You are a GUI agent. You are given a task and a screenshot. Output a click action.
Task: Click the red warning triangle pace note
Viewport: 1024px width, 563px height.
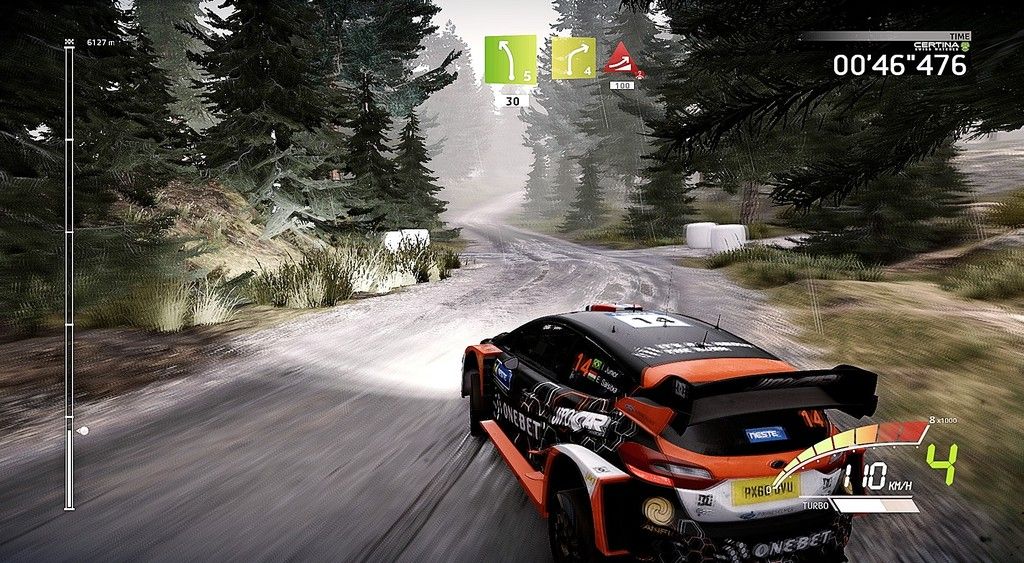622,60
